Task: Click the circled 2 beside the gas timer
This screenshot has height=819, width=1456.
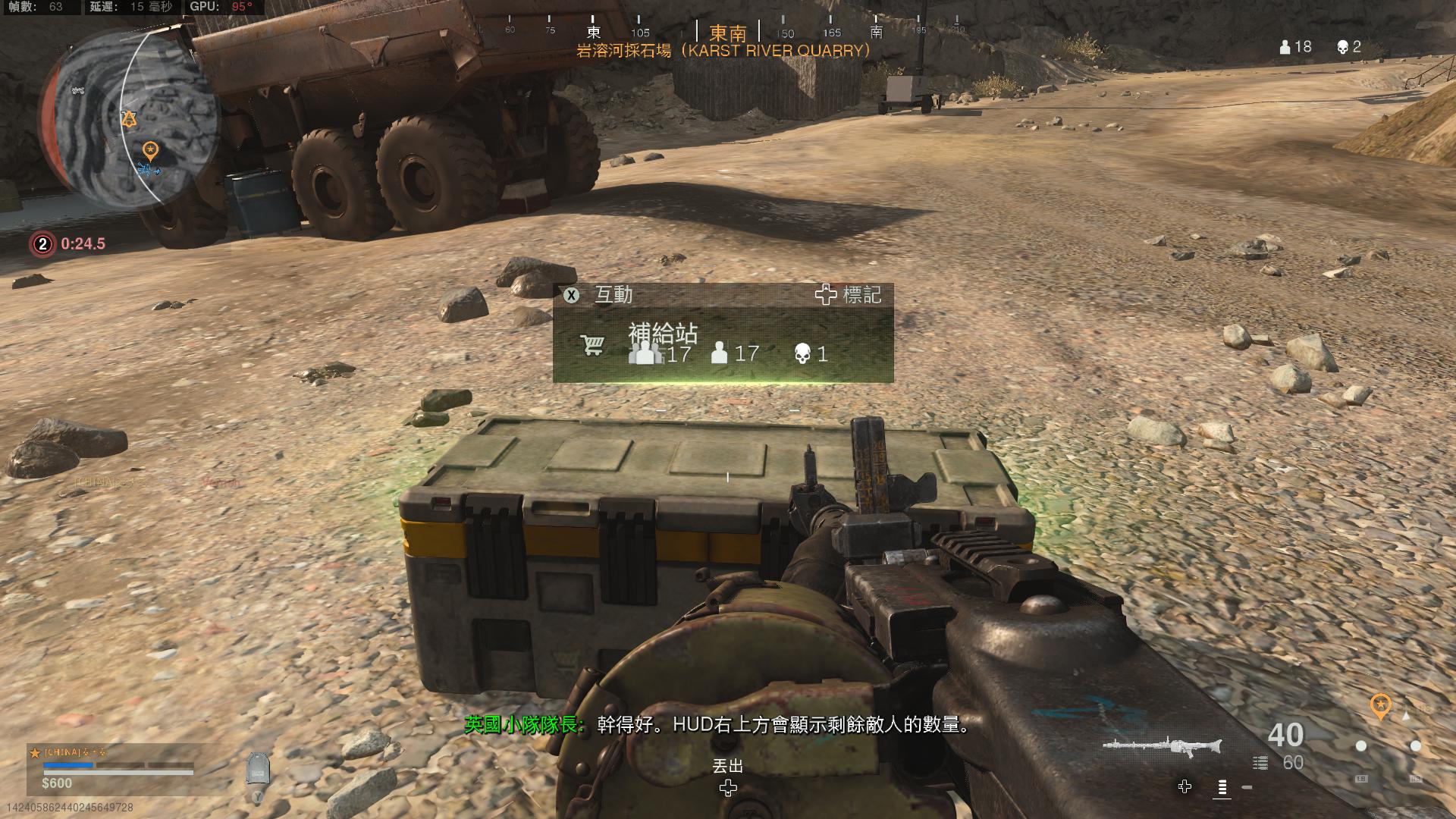Action: (x=42, y=244)
